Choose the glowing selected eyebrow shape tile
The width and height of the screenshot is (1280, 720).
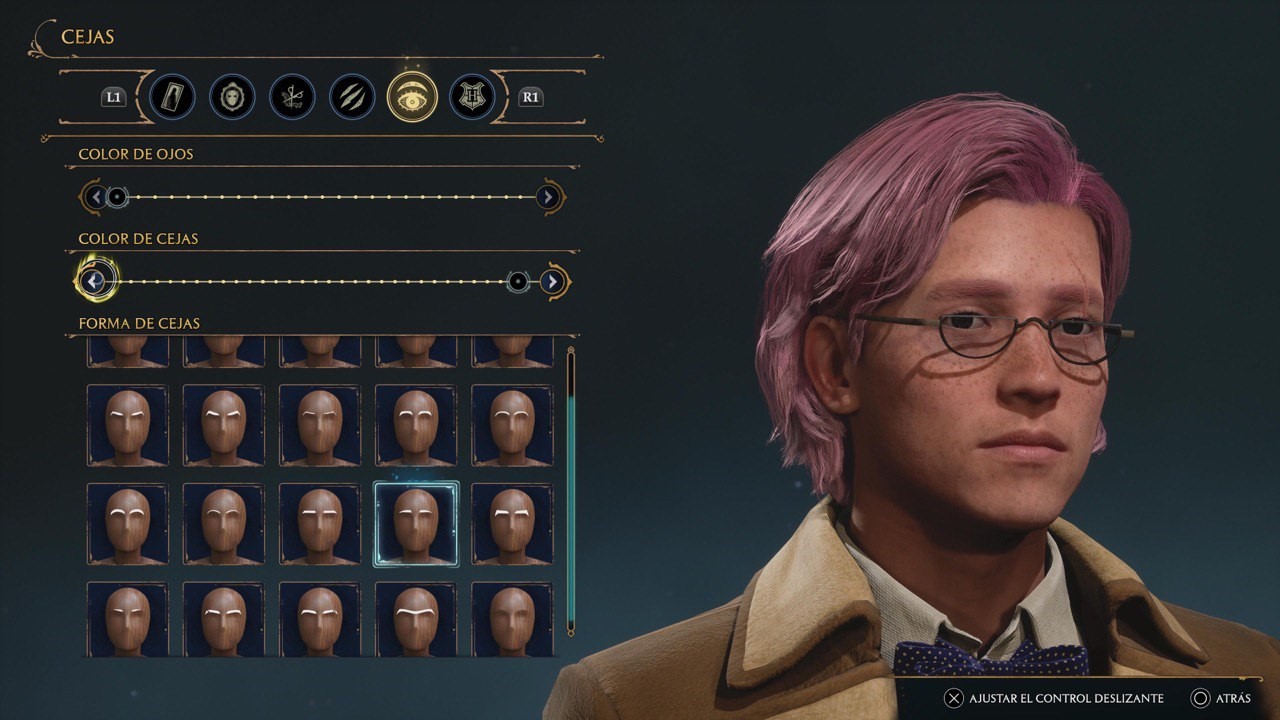(x=416, y=523)
